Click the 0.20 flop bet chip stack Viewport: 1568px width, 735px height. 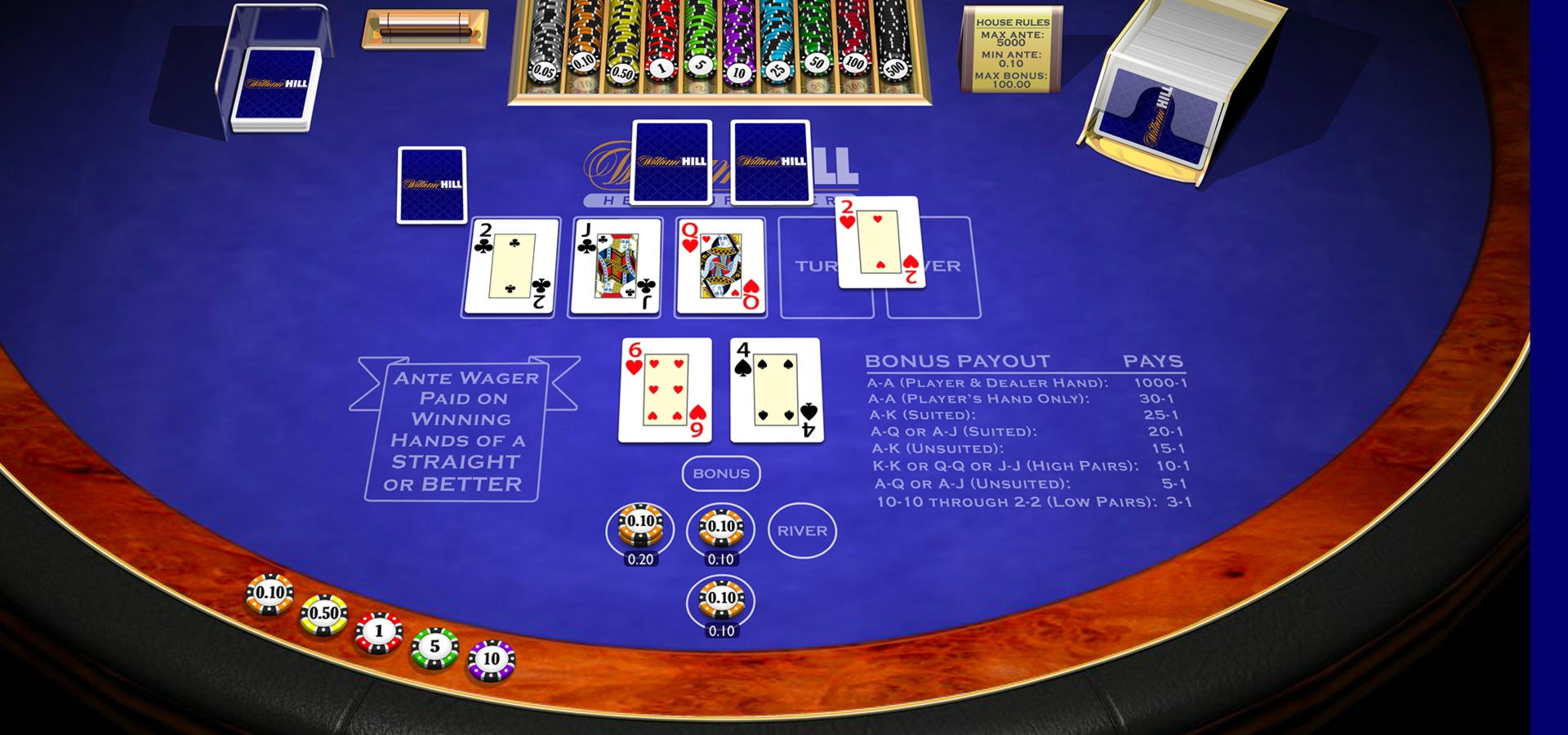(x=640, y=527)
